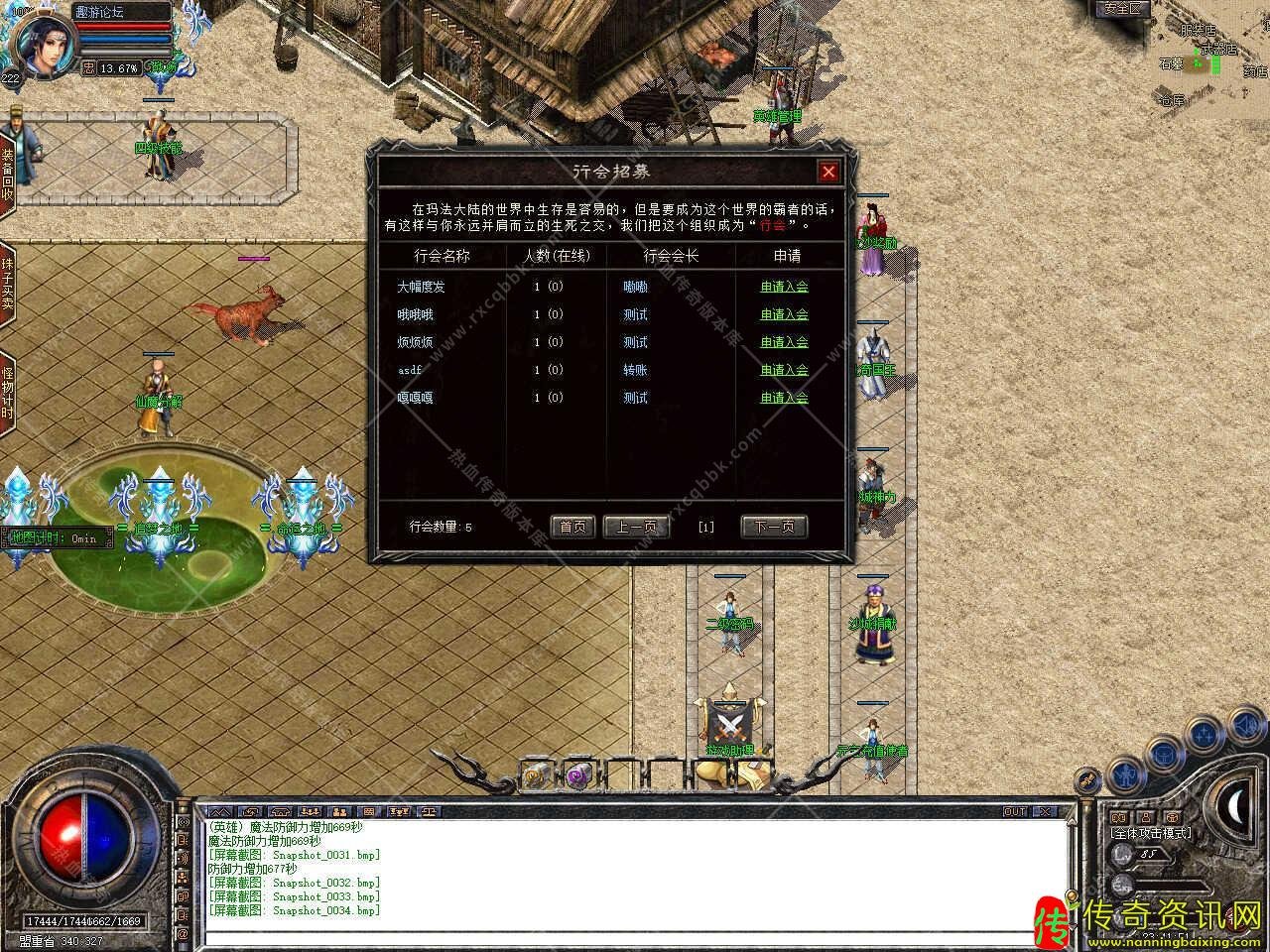
Task: Close the 行会招募 guild recruitment window
Action: 828,173
